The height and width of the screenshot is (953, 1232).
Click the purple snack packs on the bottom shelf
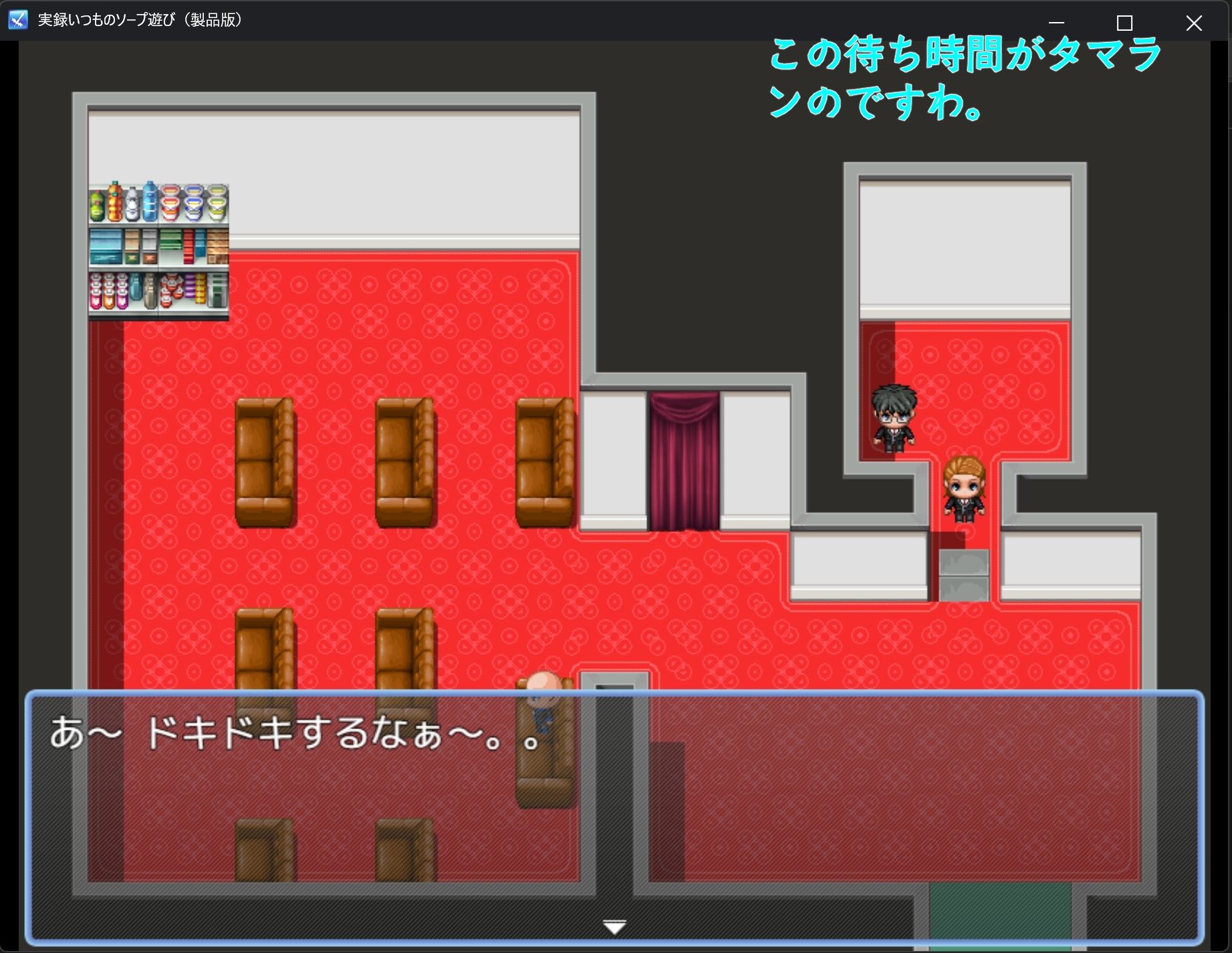pyautogui.click(x=190, y=286)
